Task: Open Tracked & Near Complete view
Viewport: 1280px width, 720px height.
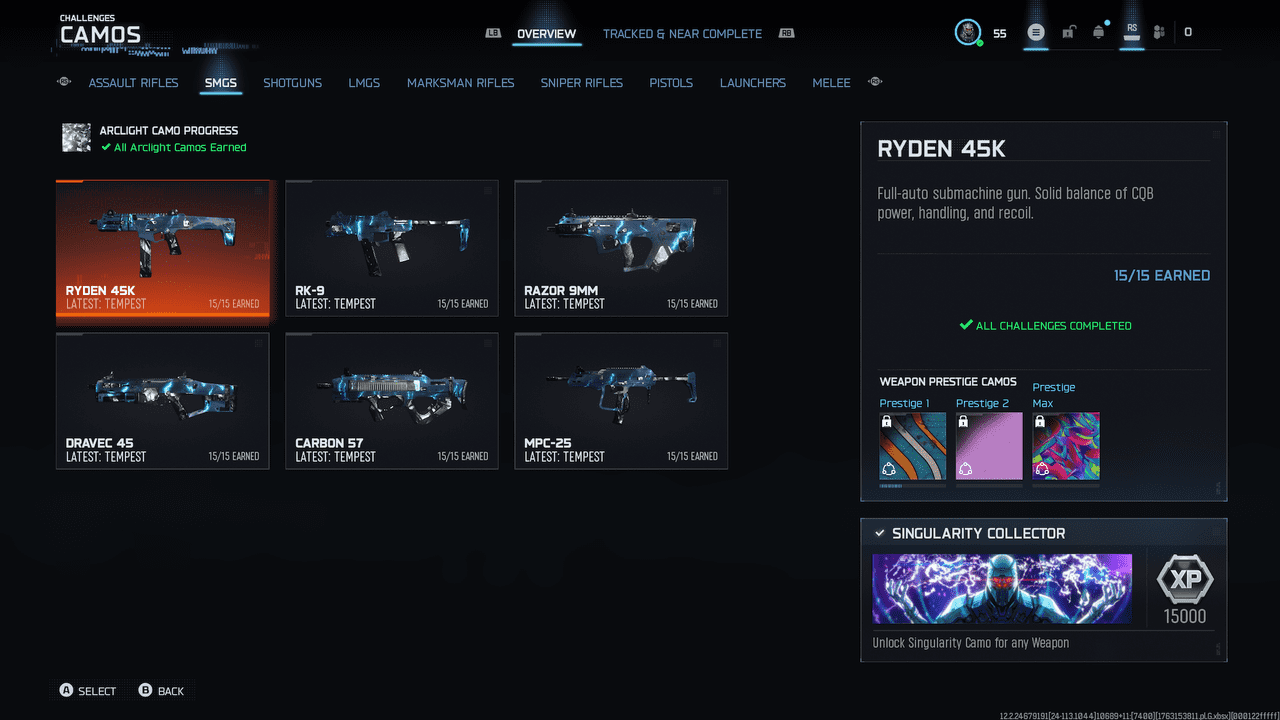Action: point(682,33)
